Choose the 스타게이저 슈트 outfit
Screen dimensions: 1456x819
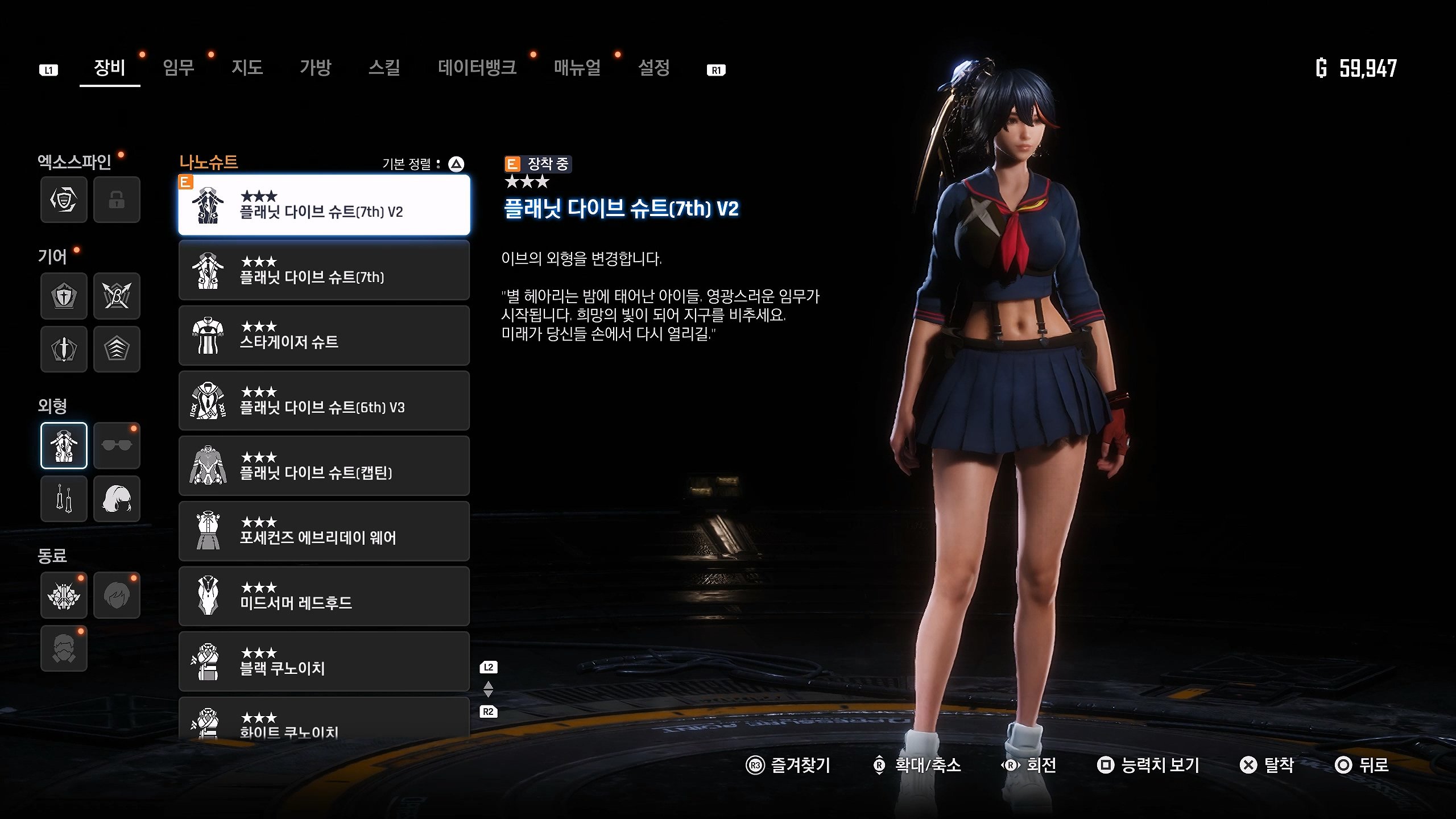[324, 336]
